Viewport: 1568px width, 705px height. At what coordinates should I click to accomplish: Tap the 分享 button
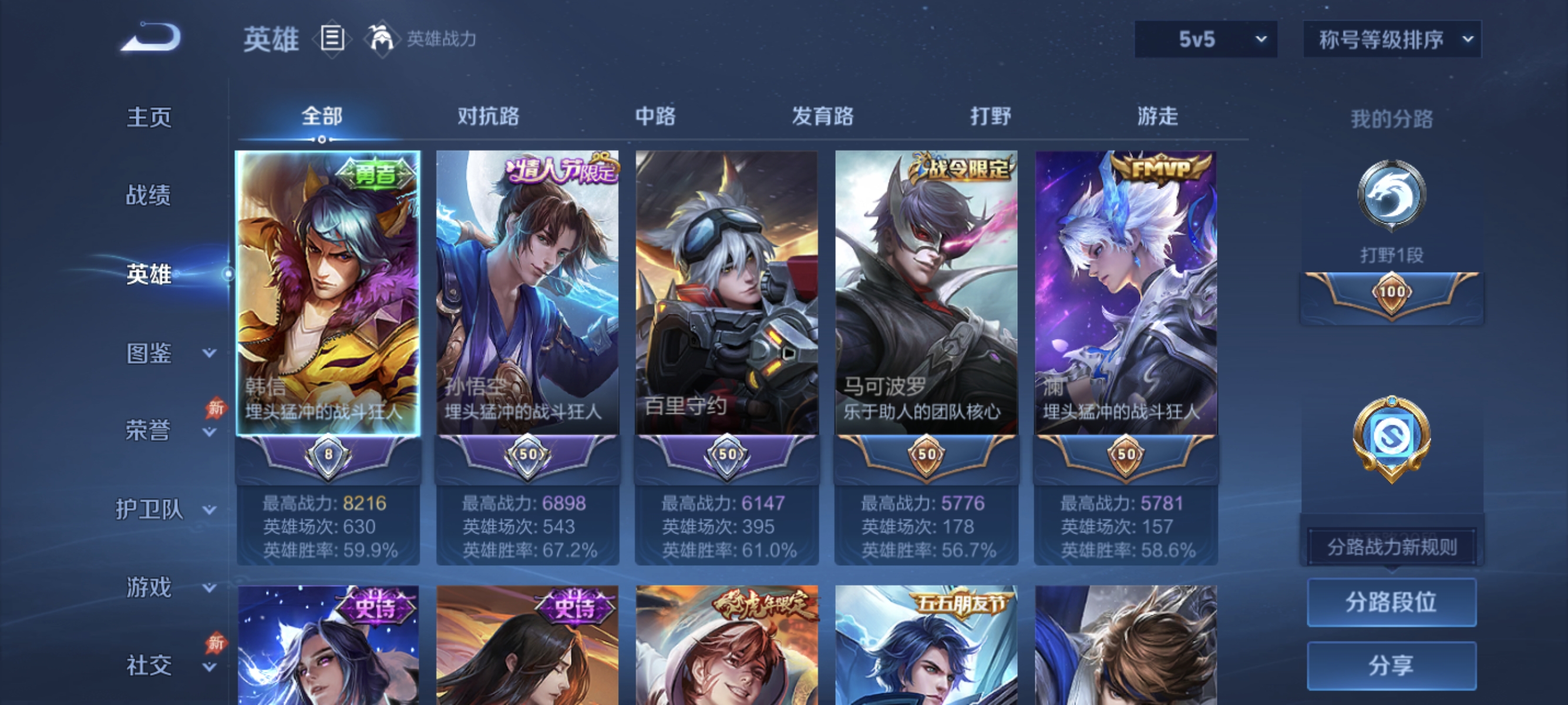coord(1392,666)
